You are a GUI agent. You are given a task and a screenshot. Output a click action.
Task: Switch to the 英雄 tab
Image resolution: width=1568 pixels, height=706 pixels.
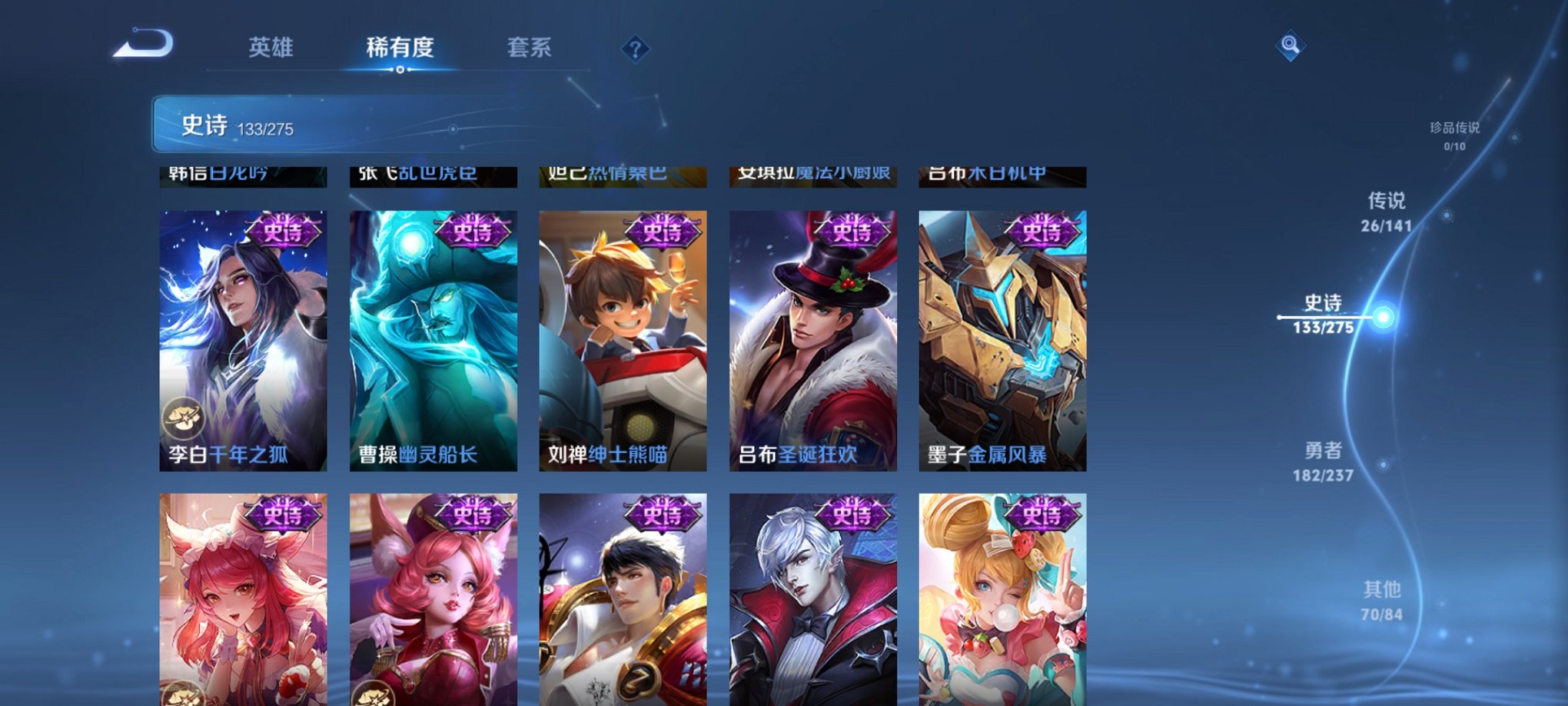pos(273,48)
